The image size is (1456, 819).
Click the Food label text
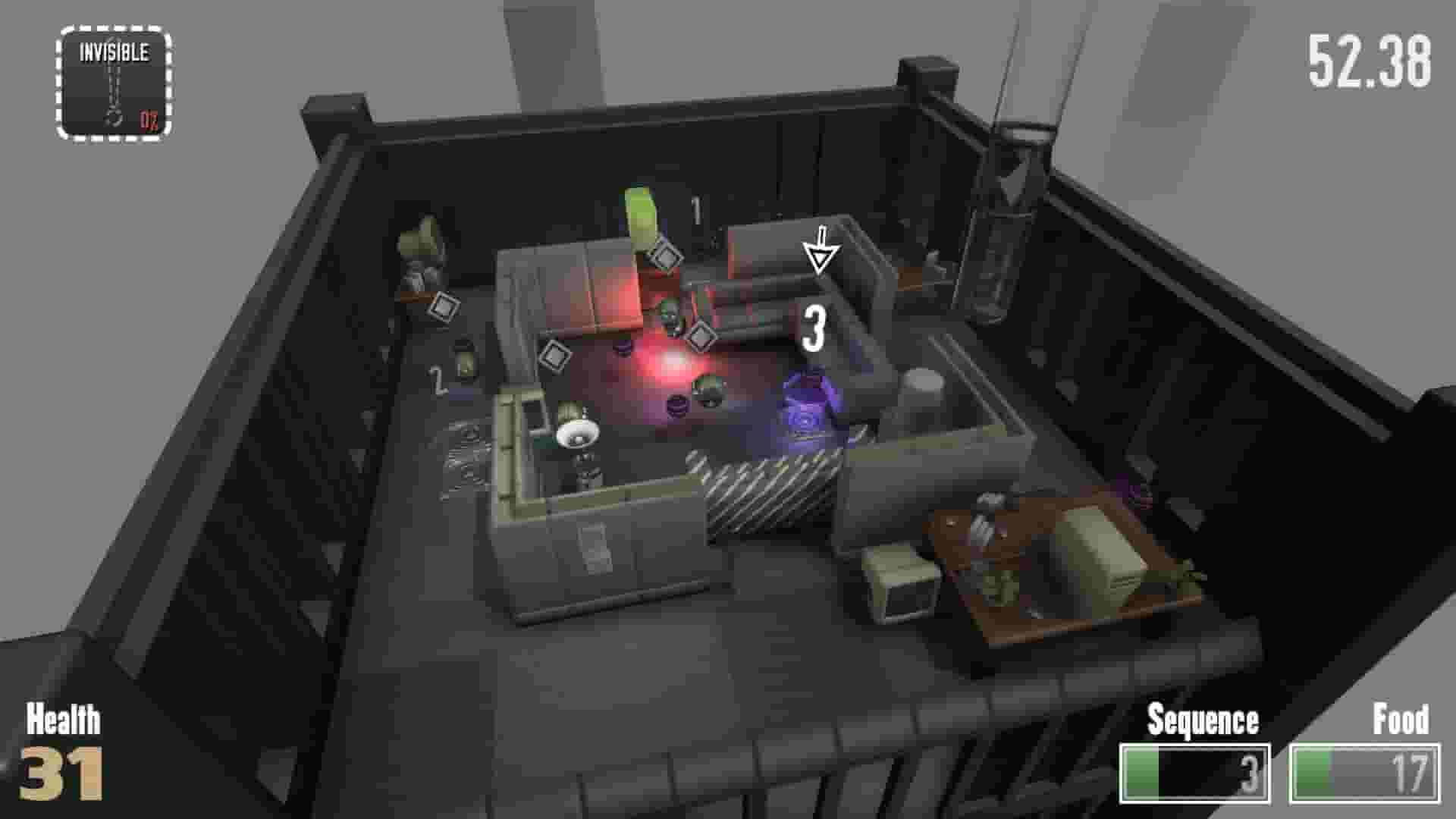click(1401, 717)
